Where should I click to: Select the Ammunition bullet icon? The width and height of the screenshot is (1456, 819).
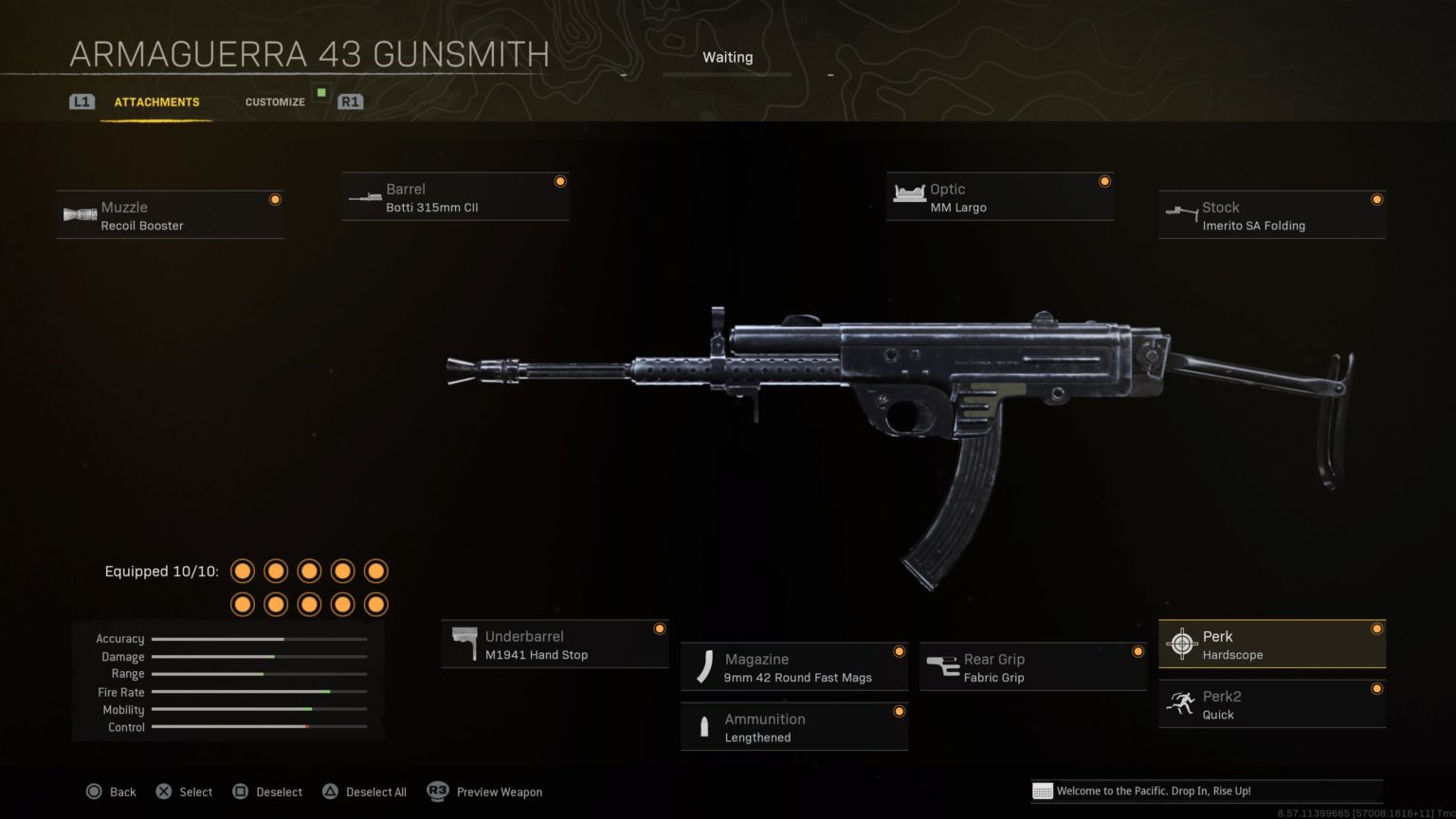tap(703, 726)
